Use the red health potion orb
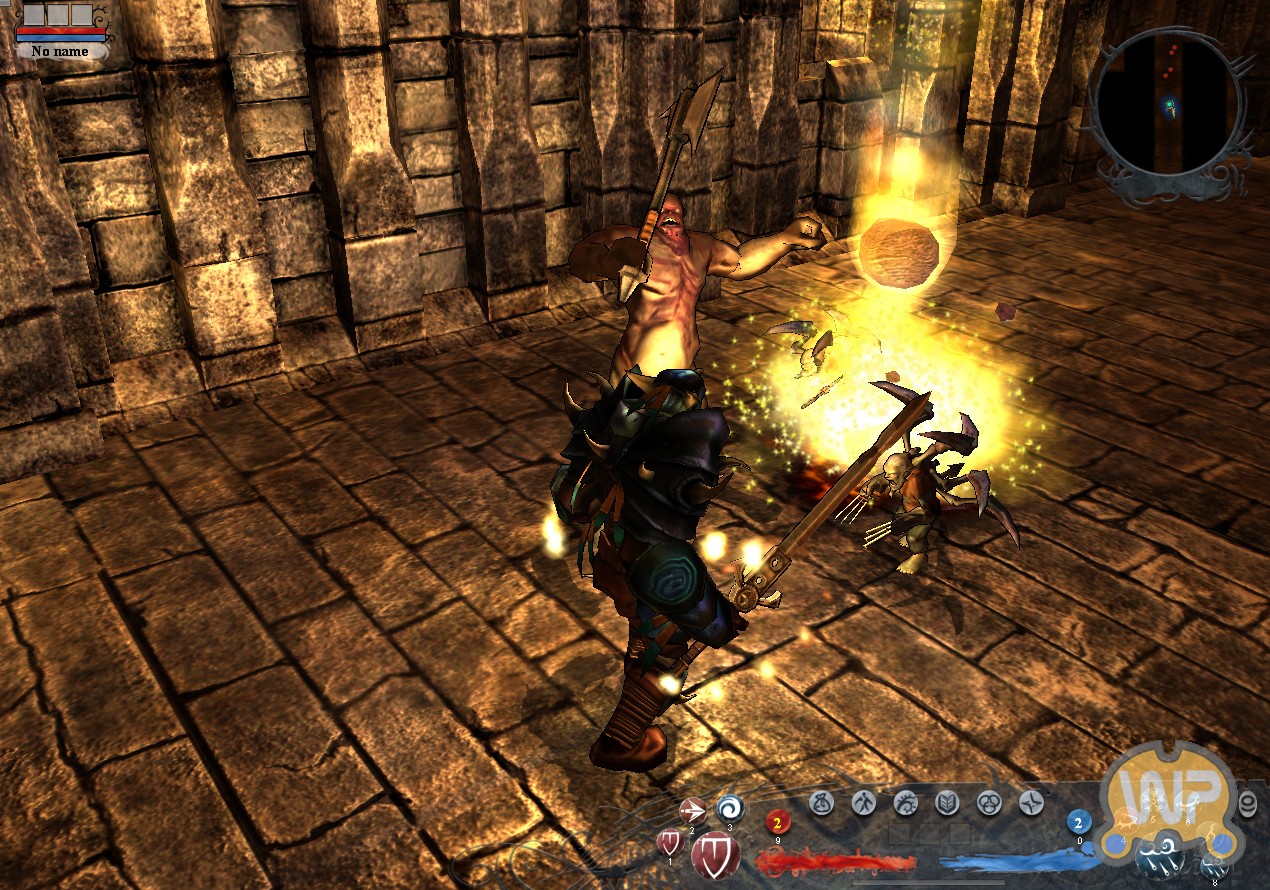Viewport: 1270px width, 890px height. [x=777, y=823]
